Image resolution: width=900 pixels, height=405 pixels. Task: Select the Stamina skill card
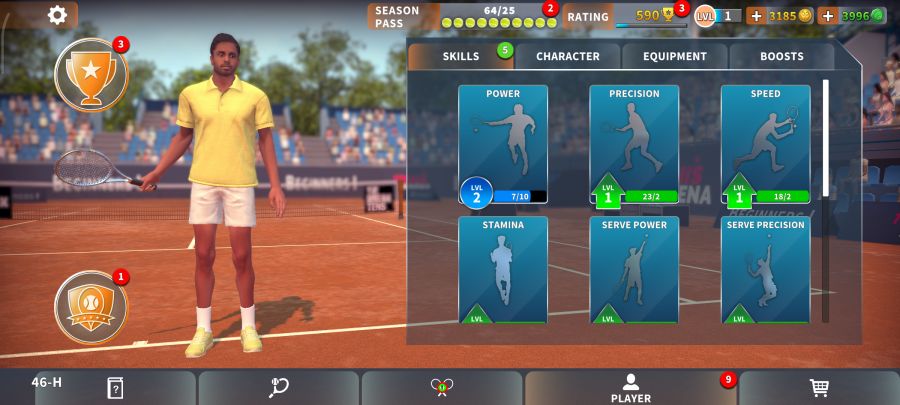click(x=503, y=270)
